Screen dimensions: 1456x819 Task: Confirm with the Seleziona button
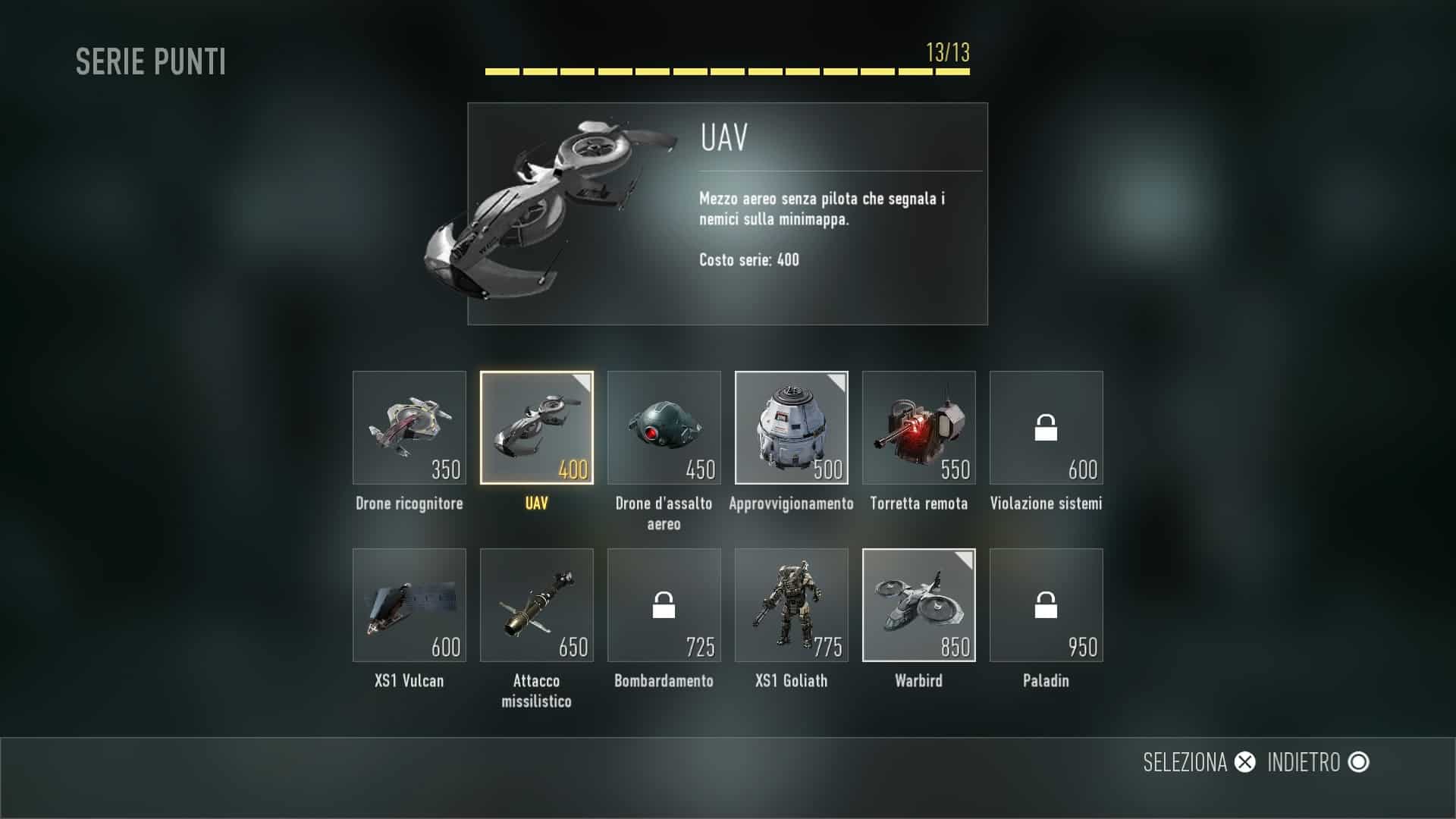coord(1199,762)
